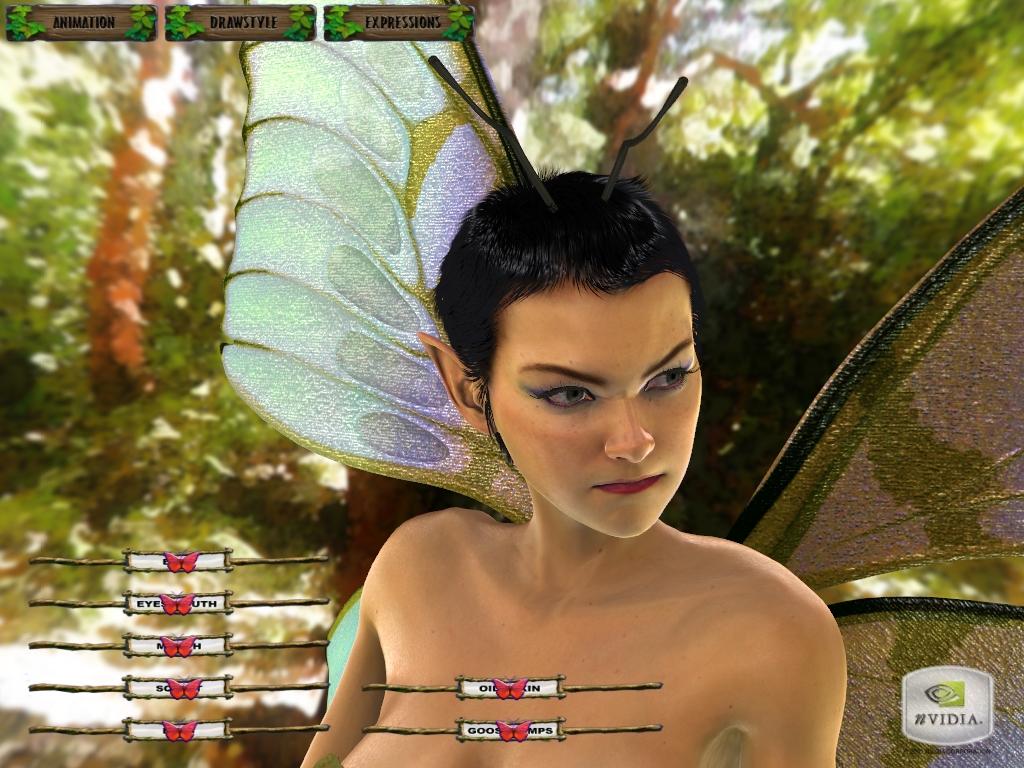
Task: Click the Eyes/Mouth slider butterfly
Action: pyautogui.click(x=177, y=604)
